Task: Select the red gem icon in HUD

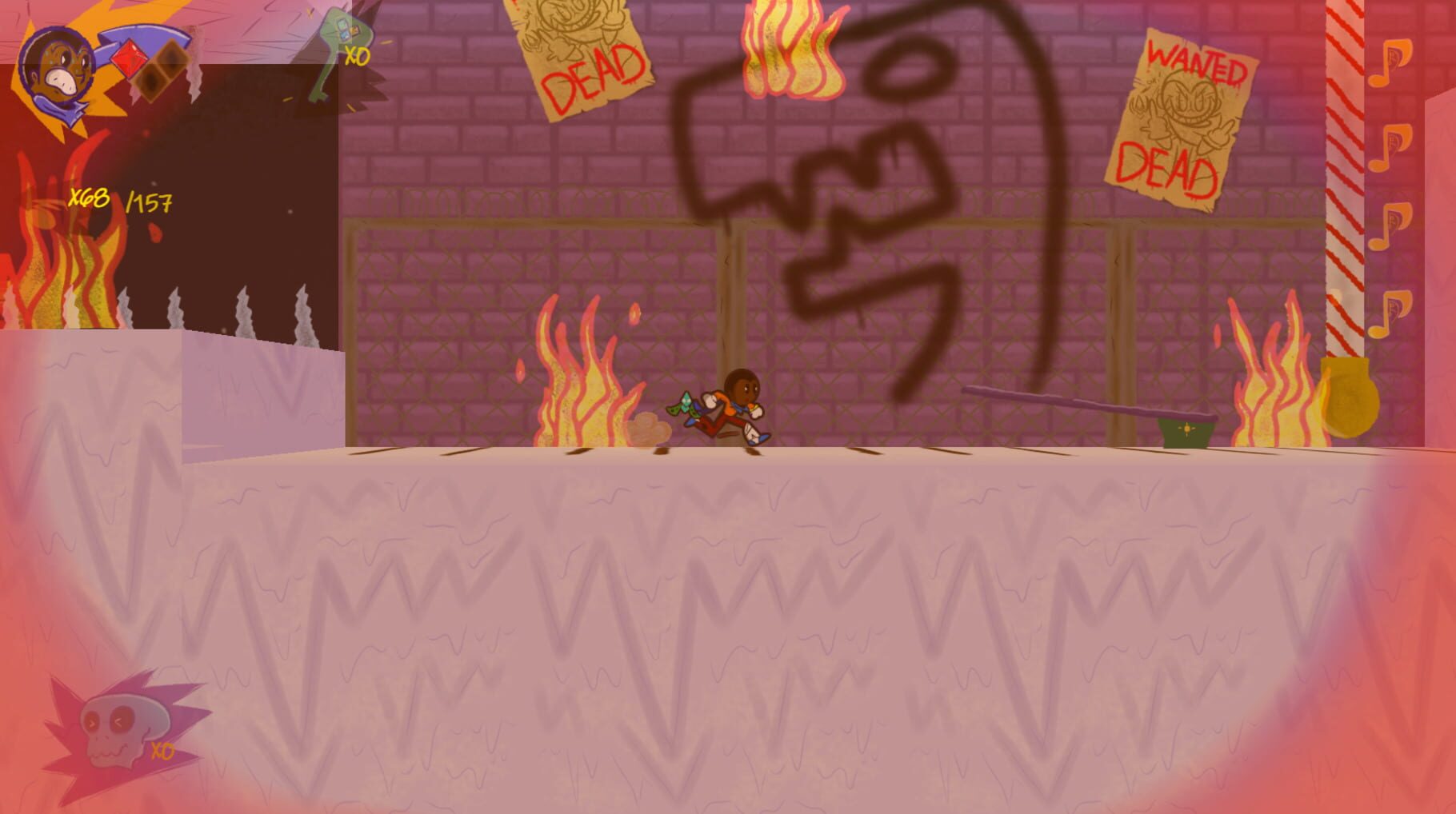Action: [128, 60]
